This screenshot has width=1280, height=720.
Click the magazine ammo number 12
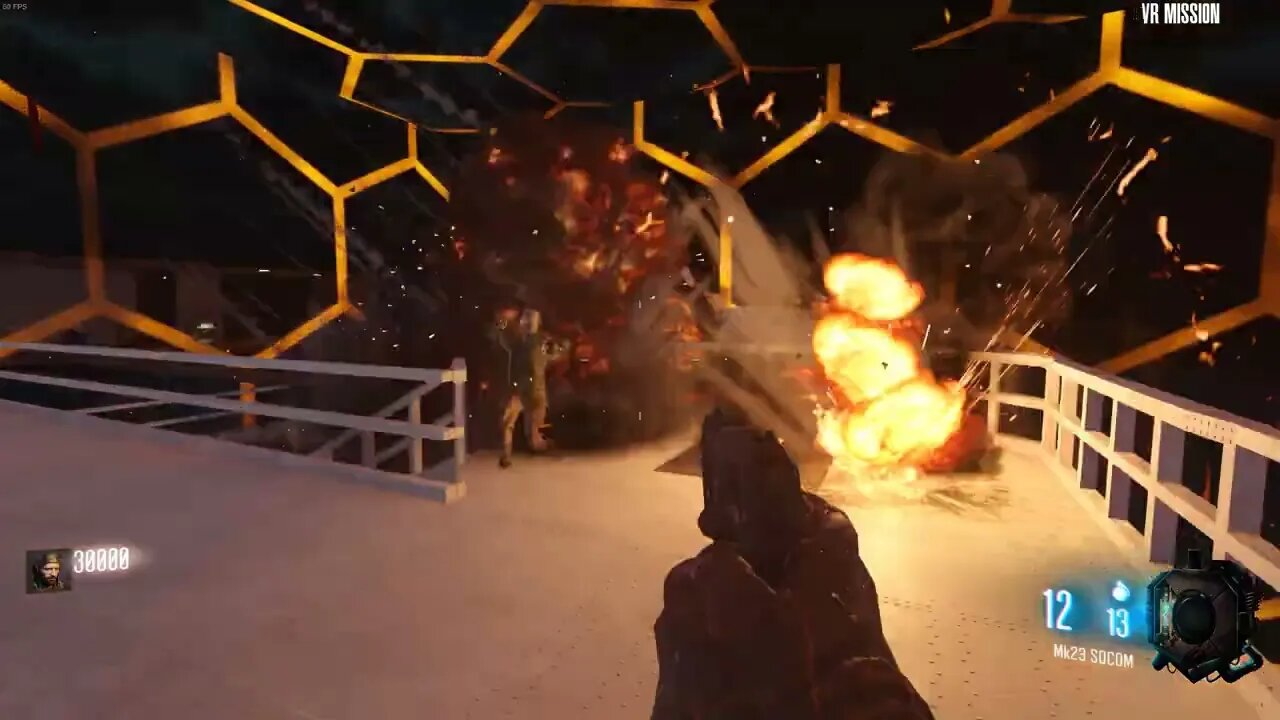1060,610
